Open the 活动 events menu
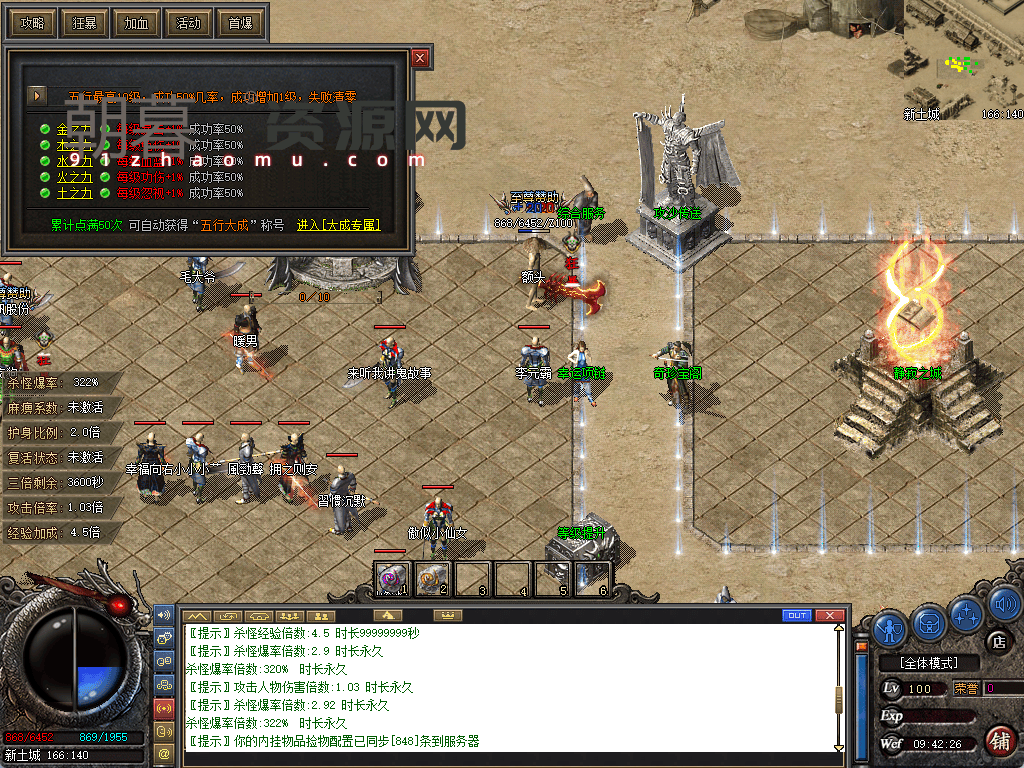Viewport: 1024px width, 768px height. (x=188, y=22)
